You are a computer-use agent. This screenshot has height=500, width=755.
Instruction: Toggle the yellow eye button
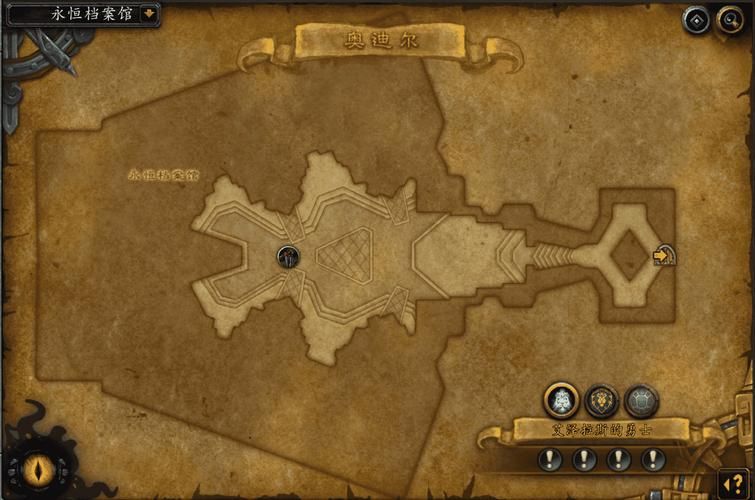(x=40, y=468)
